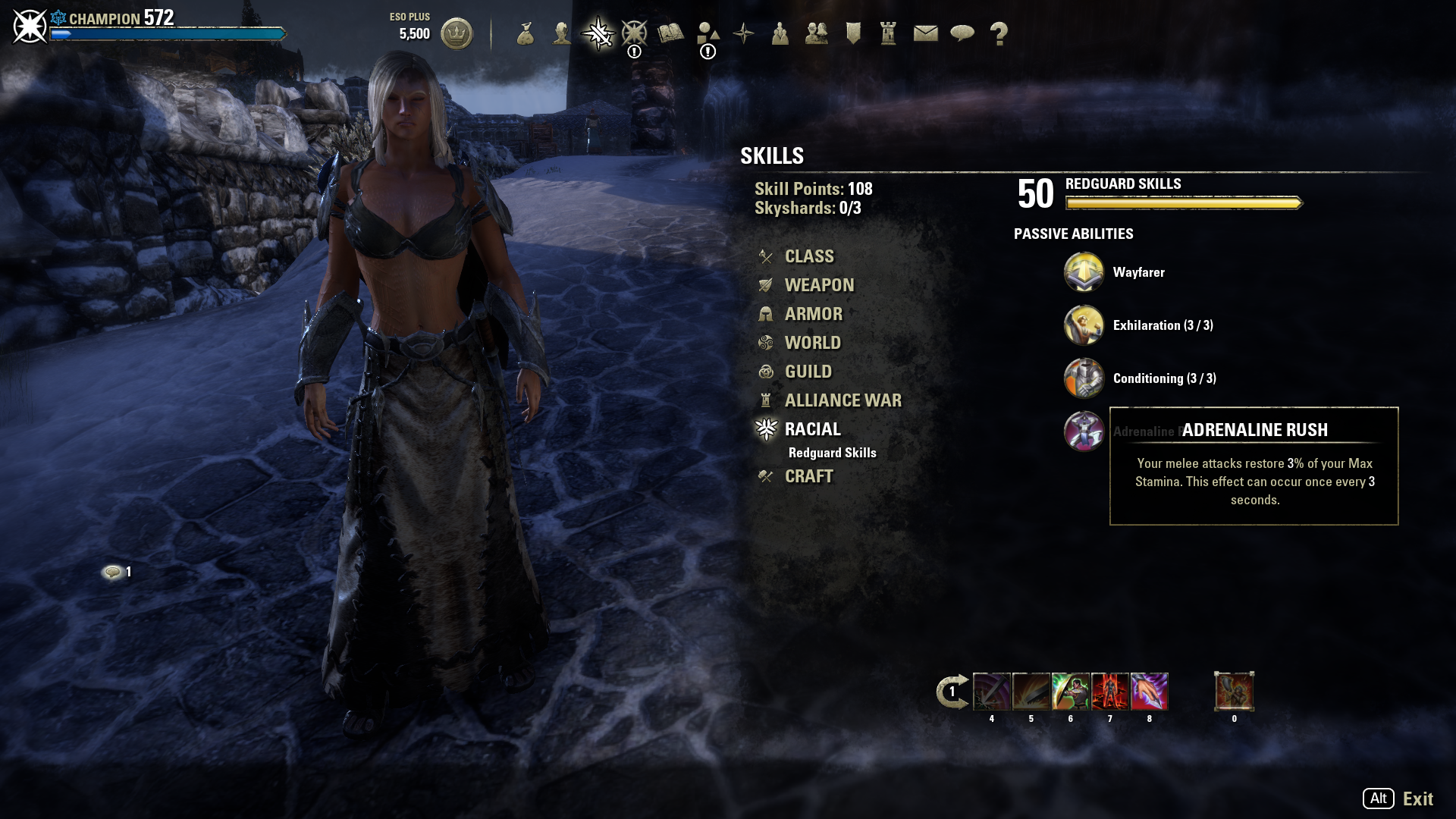Select the Redguard Skills line
Image resolution: width=1456 pixels, height=819 pixels.
832,453
